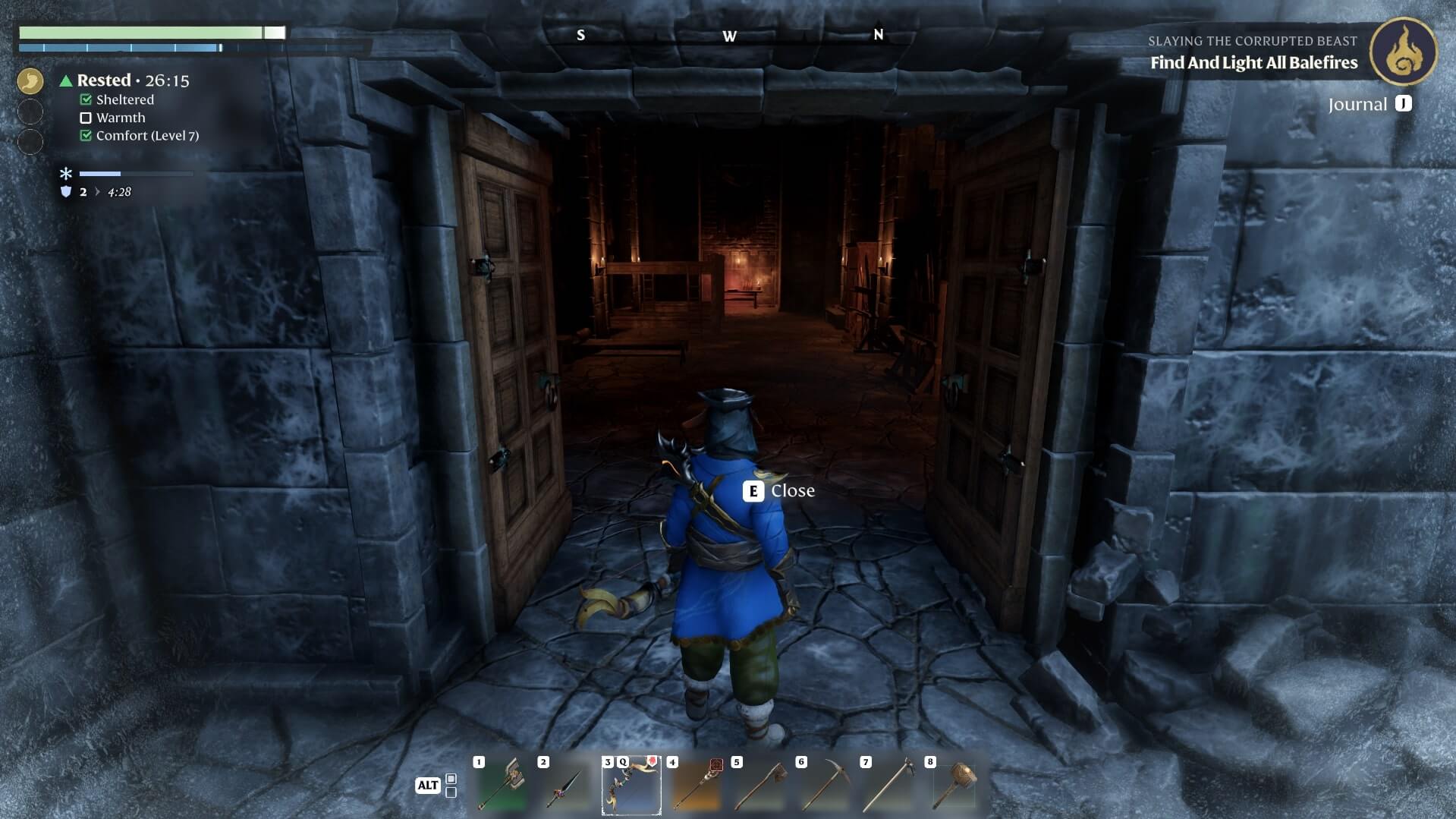
Task: Equip the construction hammer in slot 8
Action: coord(954,786)
